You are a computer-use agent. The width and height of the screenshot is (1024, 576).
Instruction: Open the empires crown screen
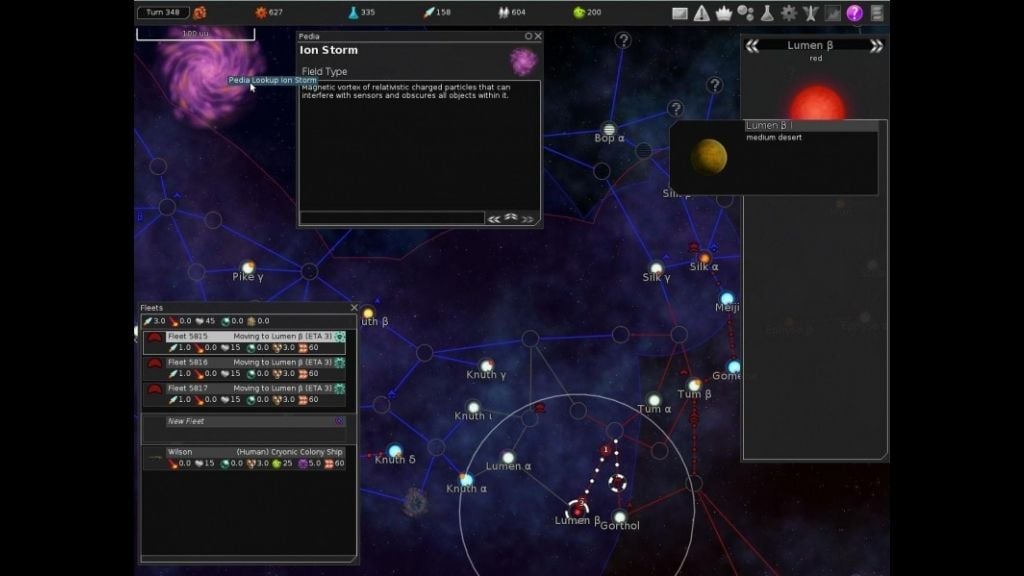coord(723,13)
